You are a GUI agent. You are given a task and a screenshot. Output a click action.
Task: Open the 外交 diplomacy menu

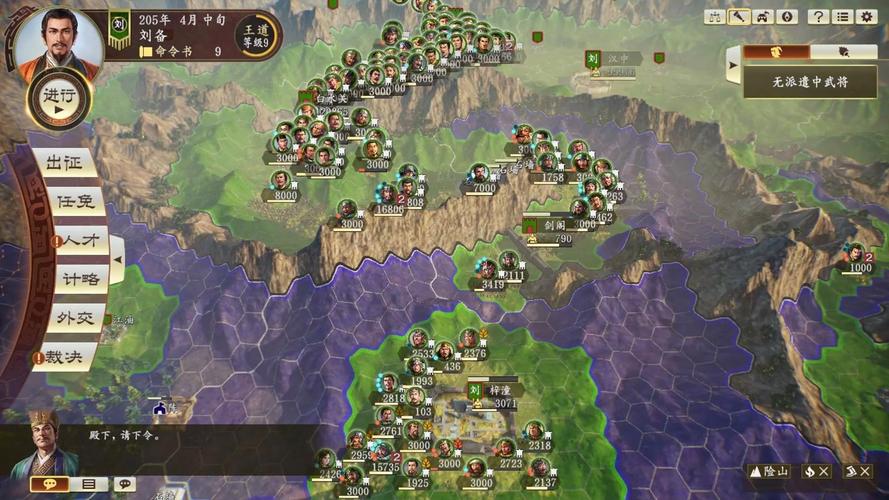tap(75, 318)
